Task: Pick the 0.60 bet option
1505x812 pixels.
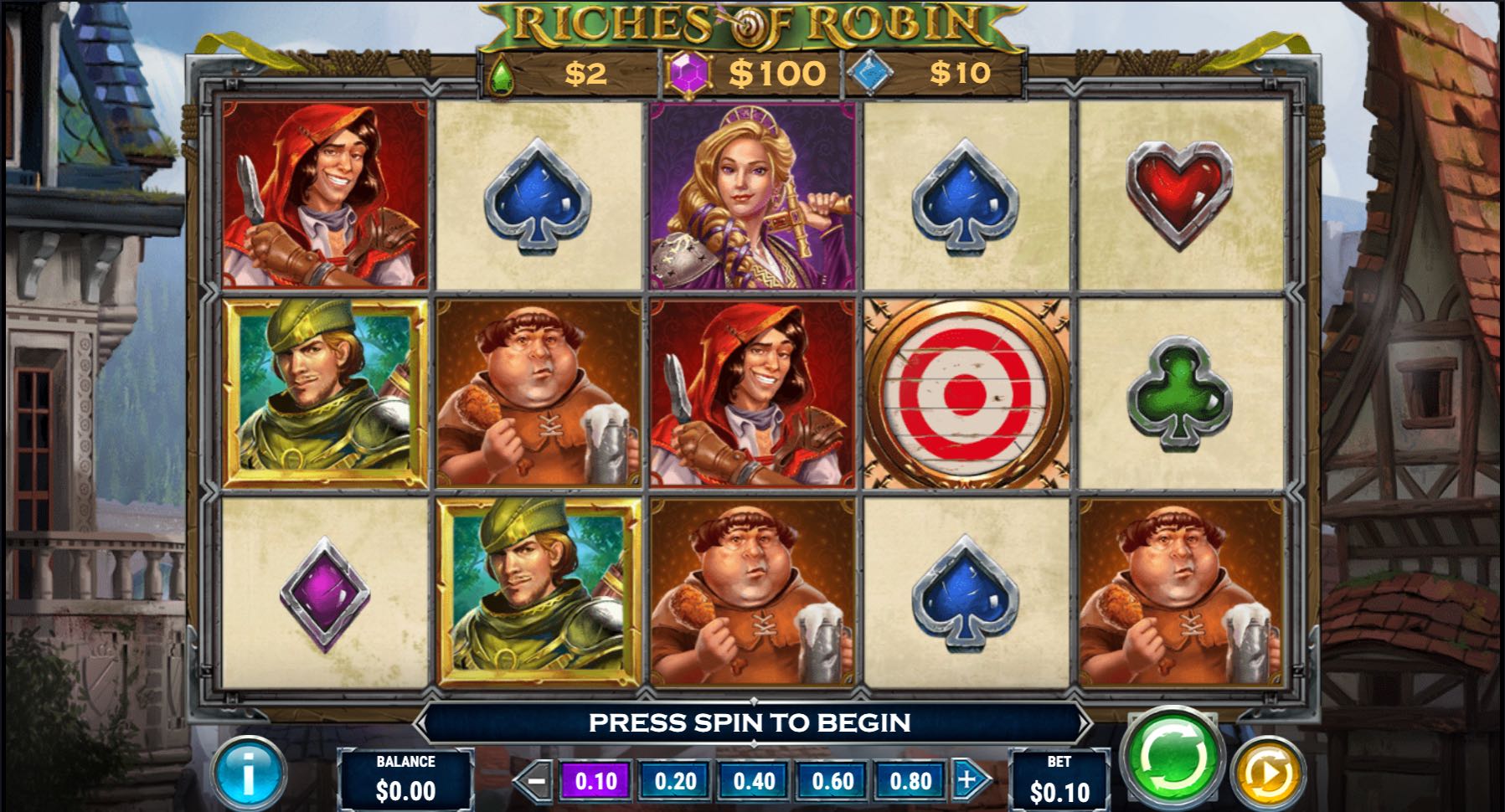Action: pyautogui.click(x=832, y=781)
